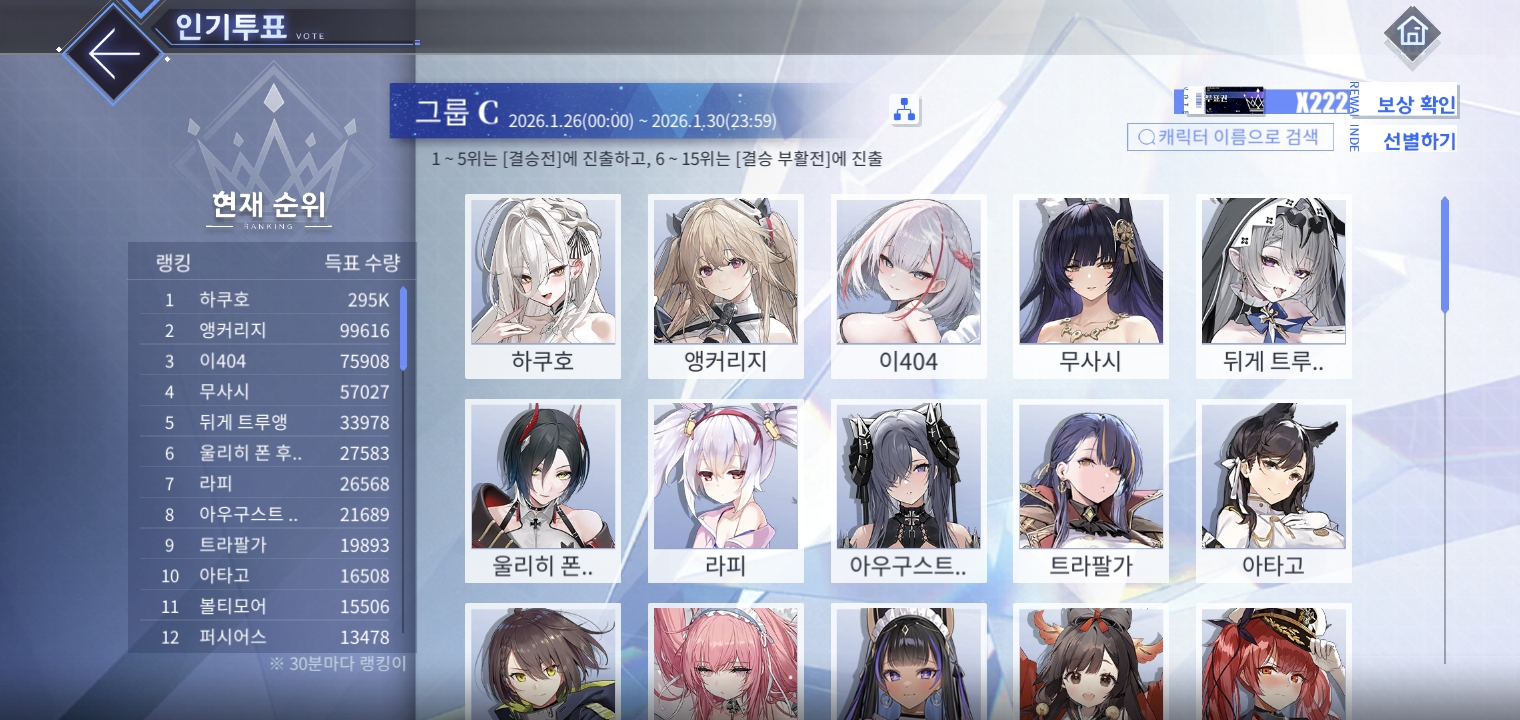The height and width of the screenshot is (720, 1520).
Task: Return to the home screen
Action: (1412, 34)
